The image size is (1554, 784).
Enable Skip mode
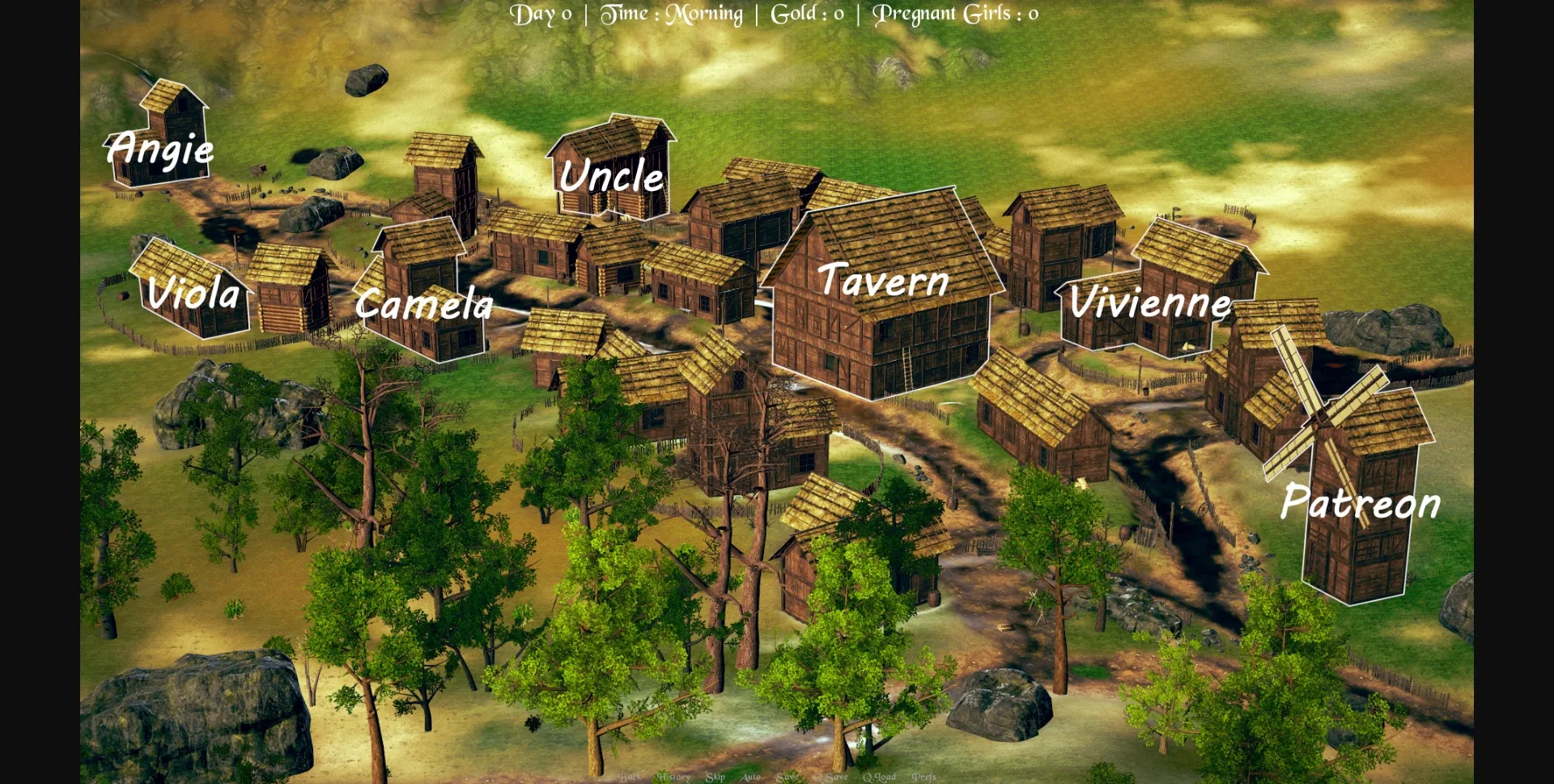click(715, 778)
